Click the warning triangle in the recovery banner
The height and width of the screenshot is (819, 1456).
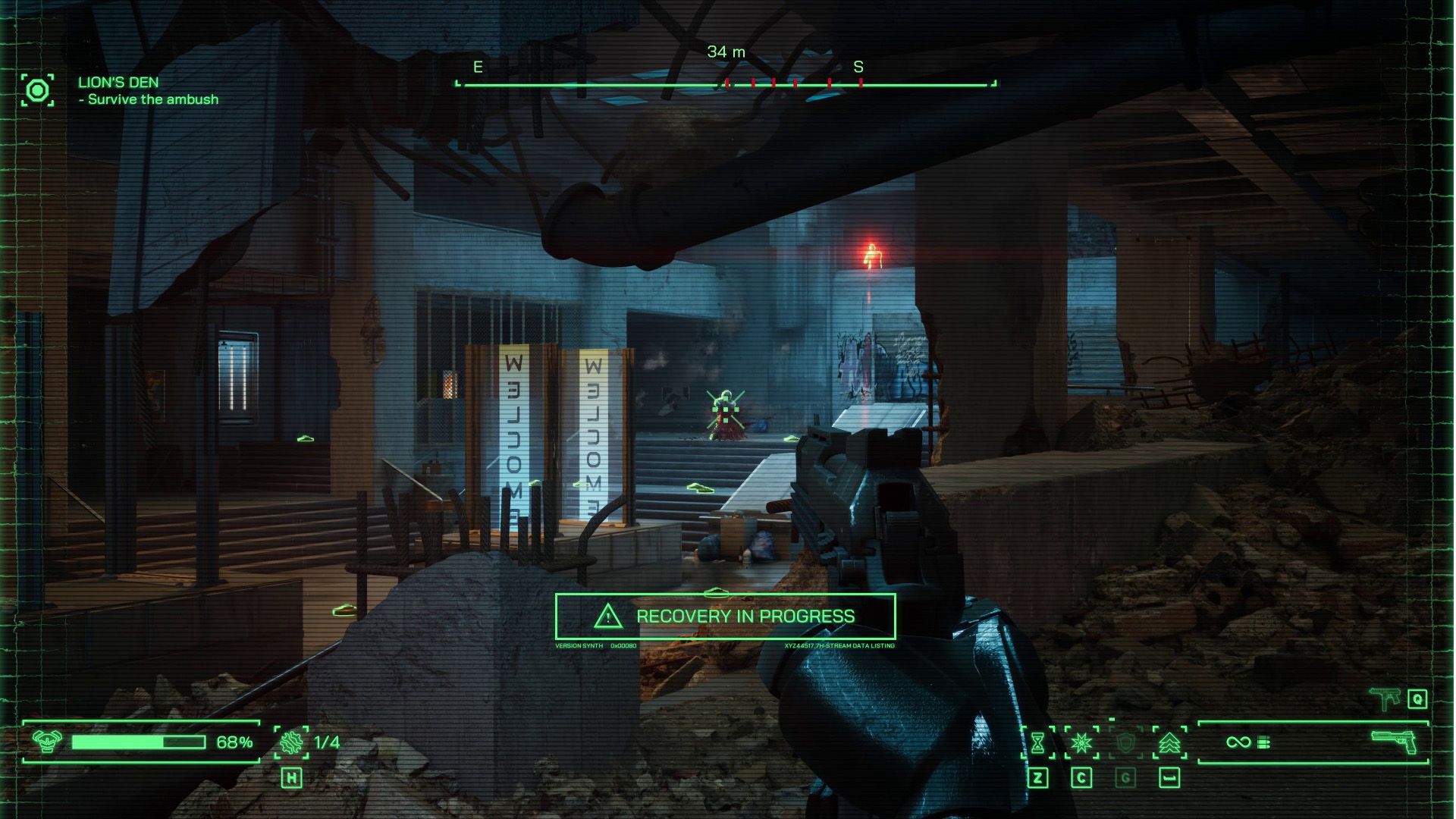click(x=606, y=617)
